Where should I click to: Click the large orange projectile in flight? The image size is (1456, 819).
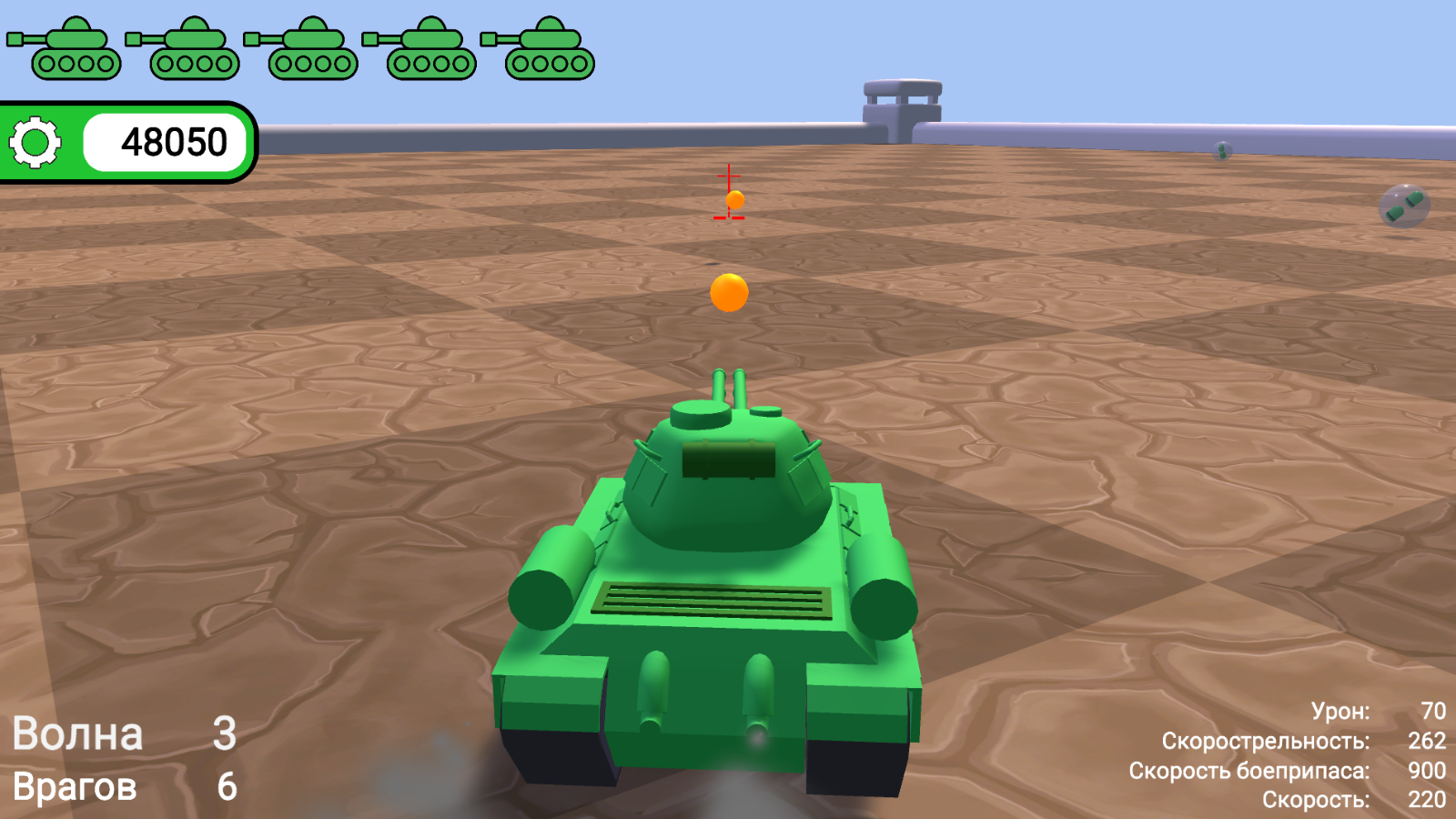click(x=729, y=291)
